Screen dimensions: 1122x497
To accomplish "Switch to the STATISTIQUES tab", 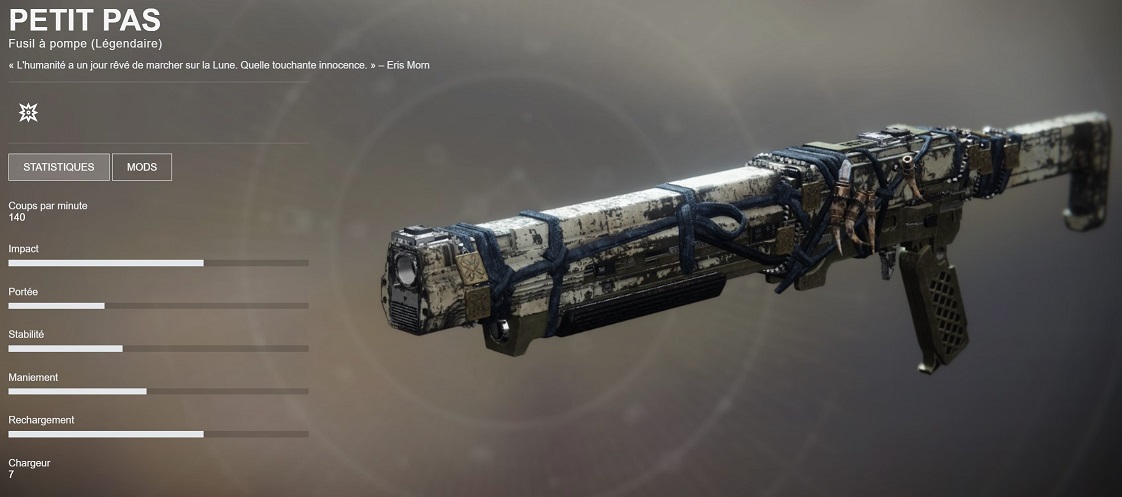I will click(x=59, y=167).
